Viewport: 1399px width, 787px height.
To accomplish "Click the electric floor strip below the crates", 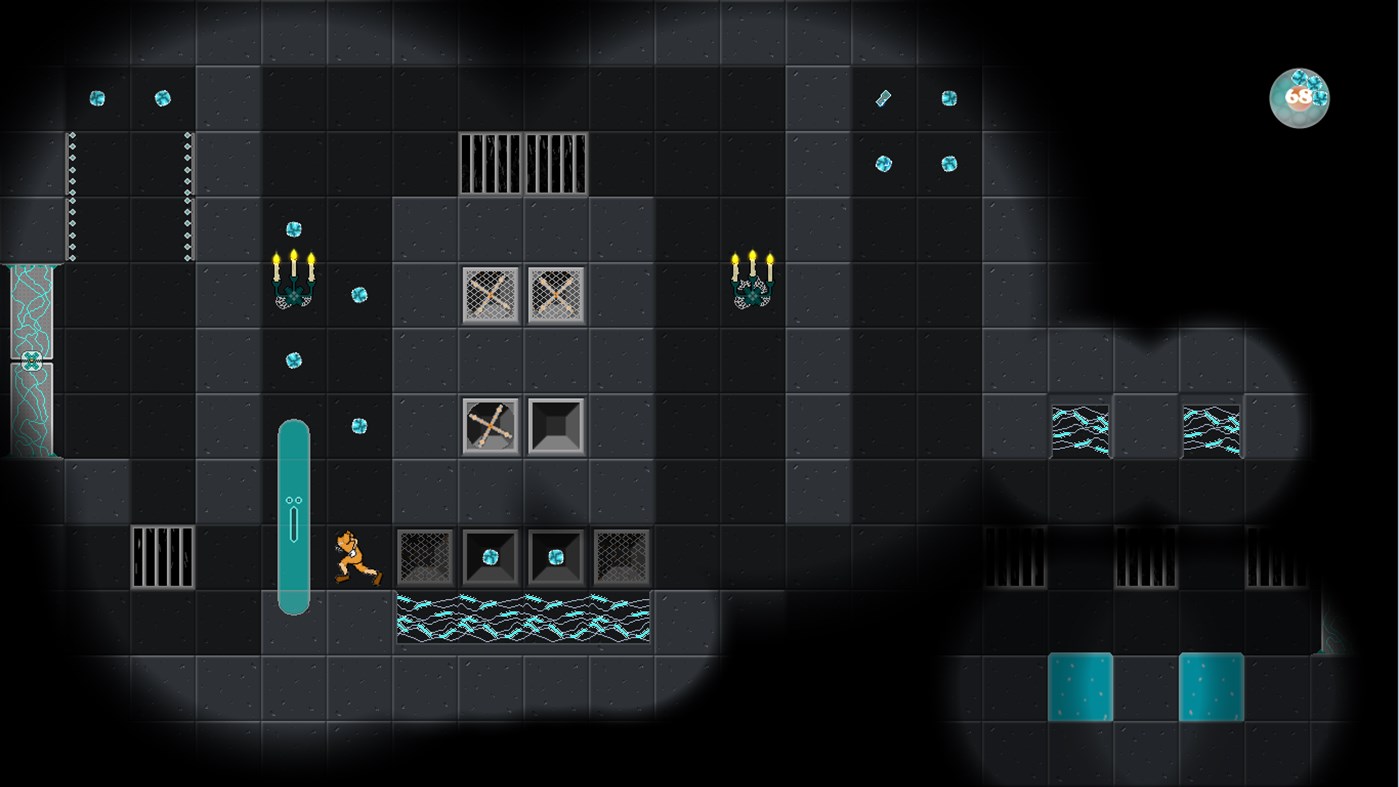I will tap(522, 615).
